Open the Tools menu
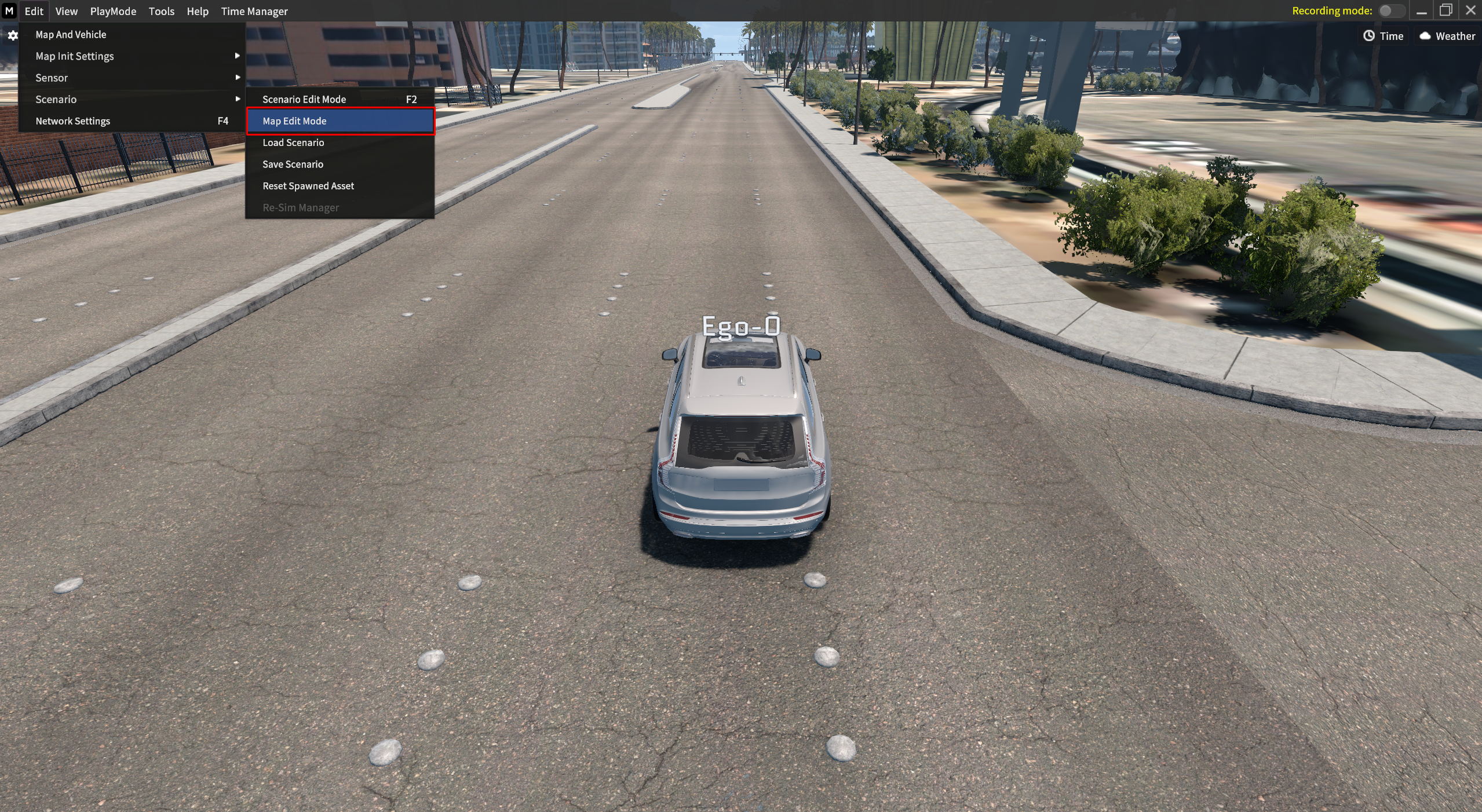This screenshot has height=812, width=1482. pos(161,11)
